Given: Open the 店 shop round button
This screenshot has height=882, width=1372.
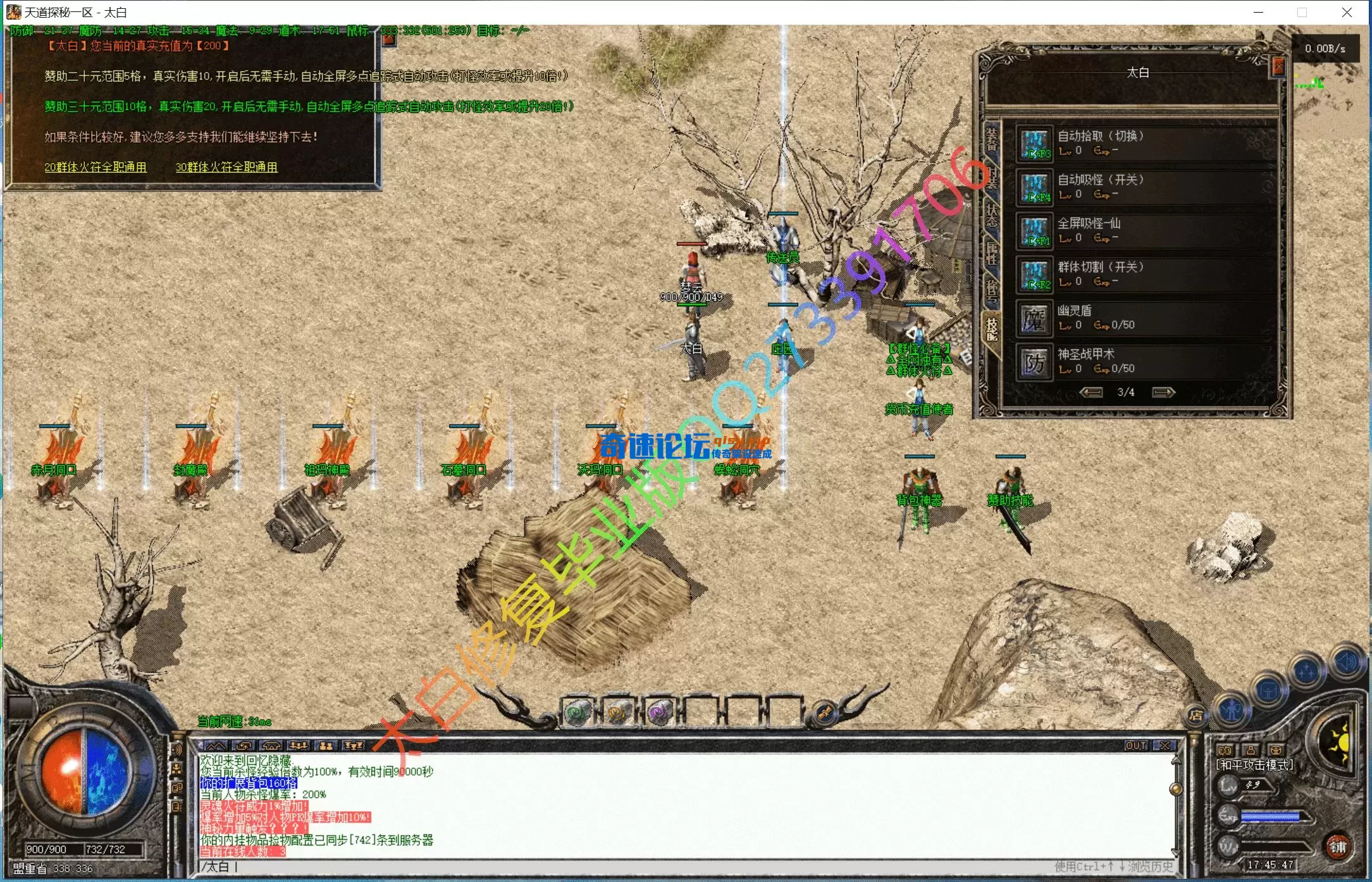Looking at the screenshot, I should (x=1196, y=716).
